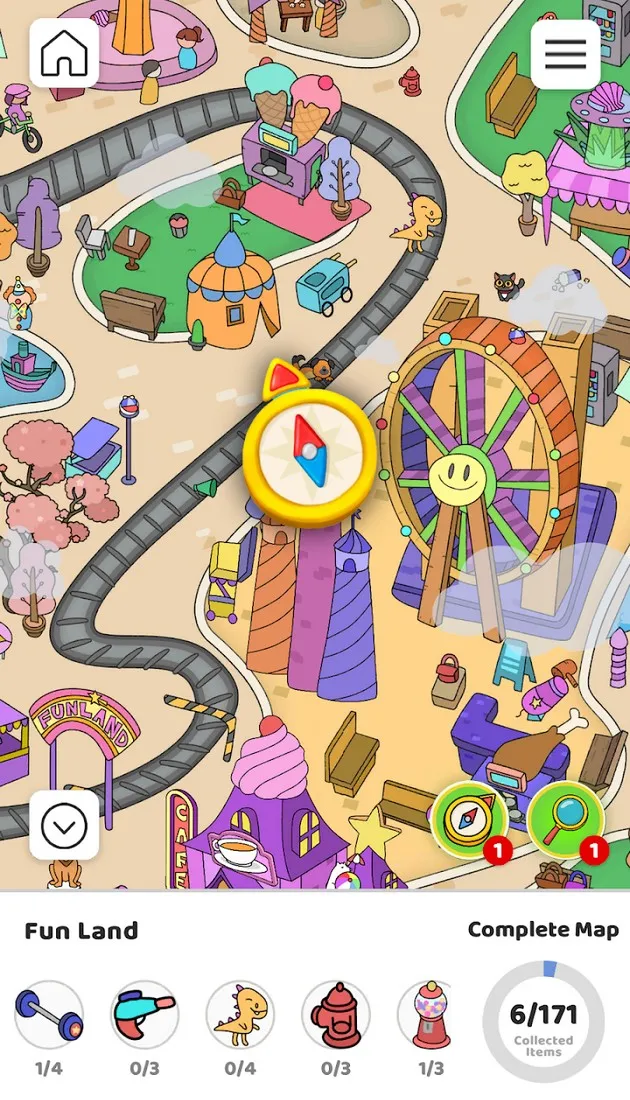Open the Complete Map collected items progress
The image size is (630, 1100).
543,1021
